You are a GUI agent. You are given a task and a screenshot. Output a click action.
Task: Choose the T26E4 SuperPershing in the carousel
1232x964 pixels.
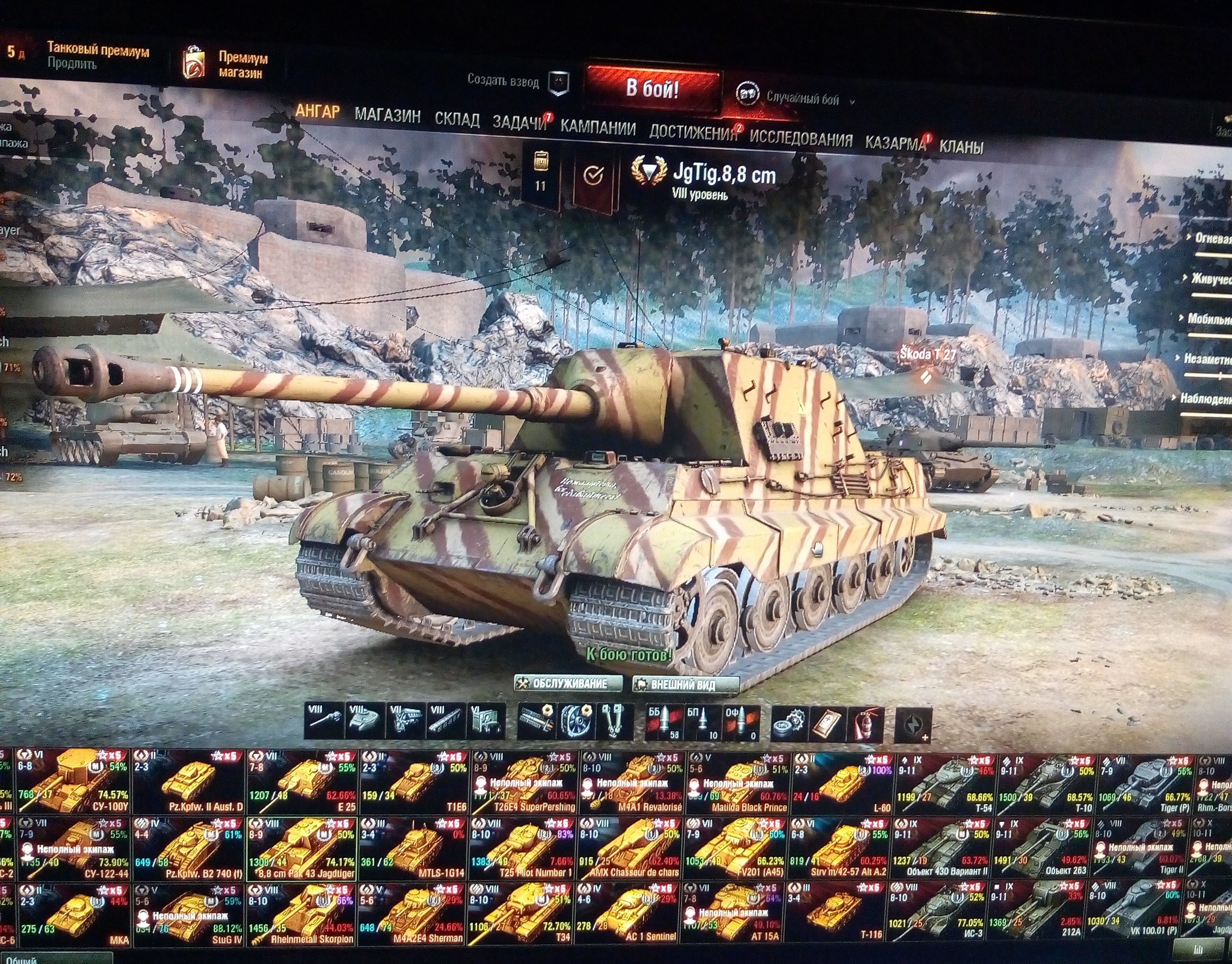click(x=525, y=782)
